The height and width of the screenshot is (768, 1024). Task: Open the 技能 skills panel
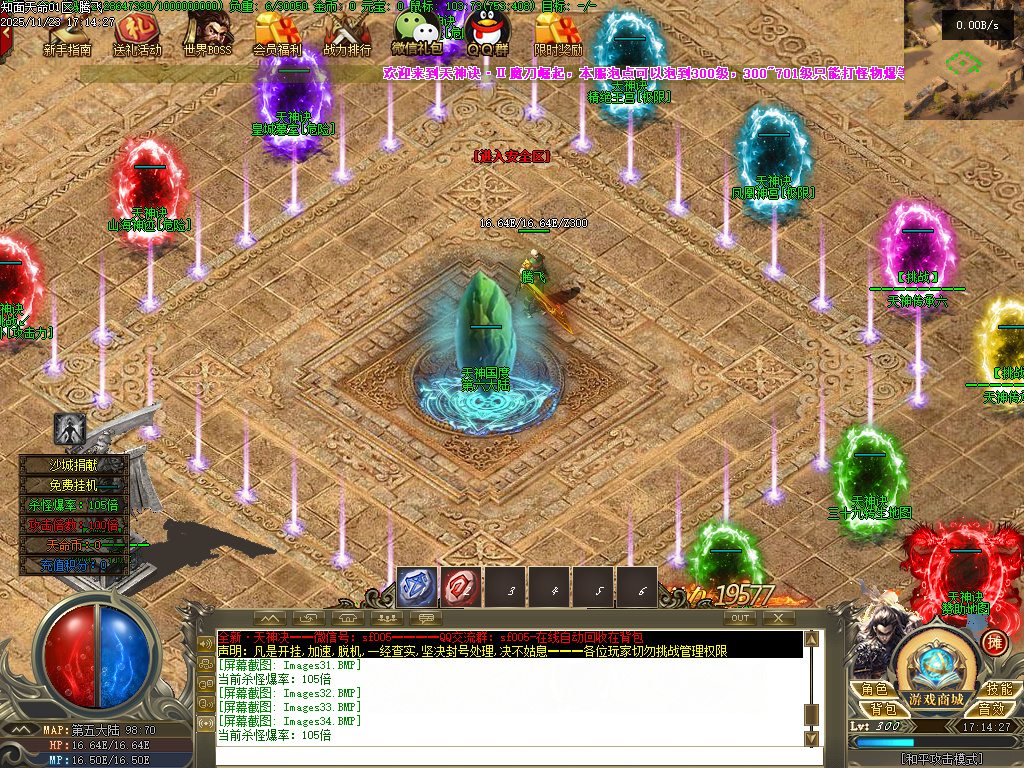coord(998,689)
